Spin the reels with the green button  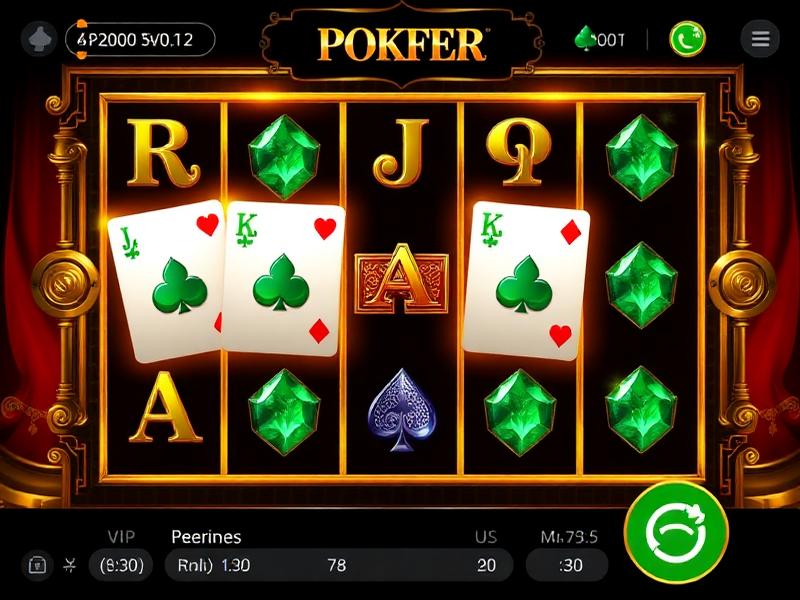tap(677, 532)
